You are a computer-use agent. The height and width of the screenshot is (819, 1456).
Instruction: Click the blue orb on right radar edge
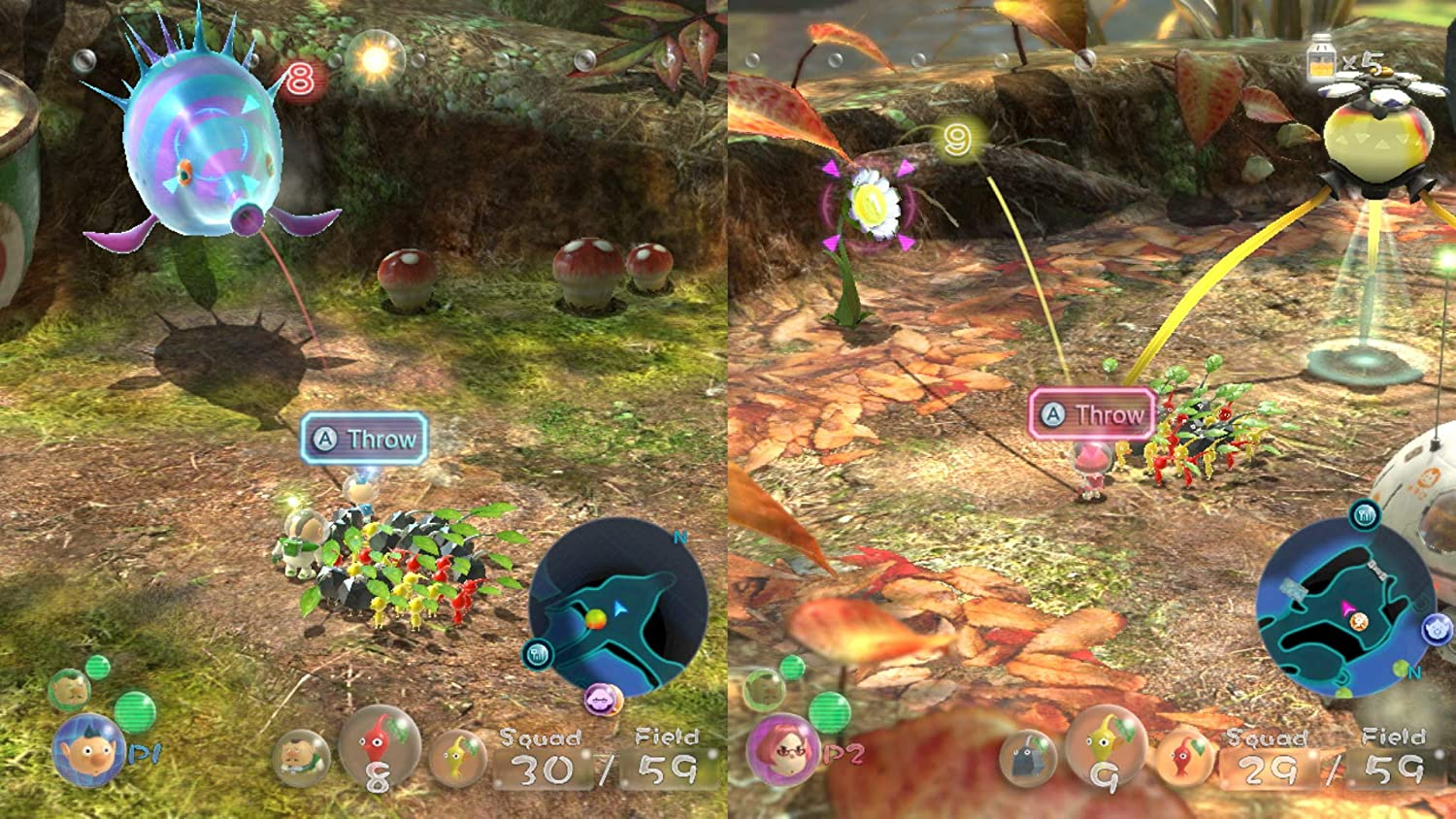[x=1435, y=628]
